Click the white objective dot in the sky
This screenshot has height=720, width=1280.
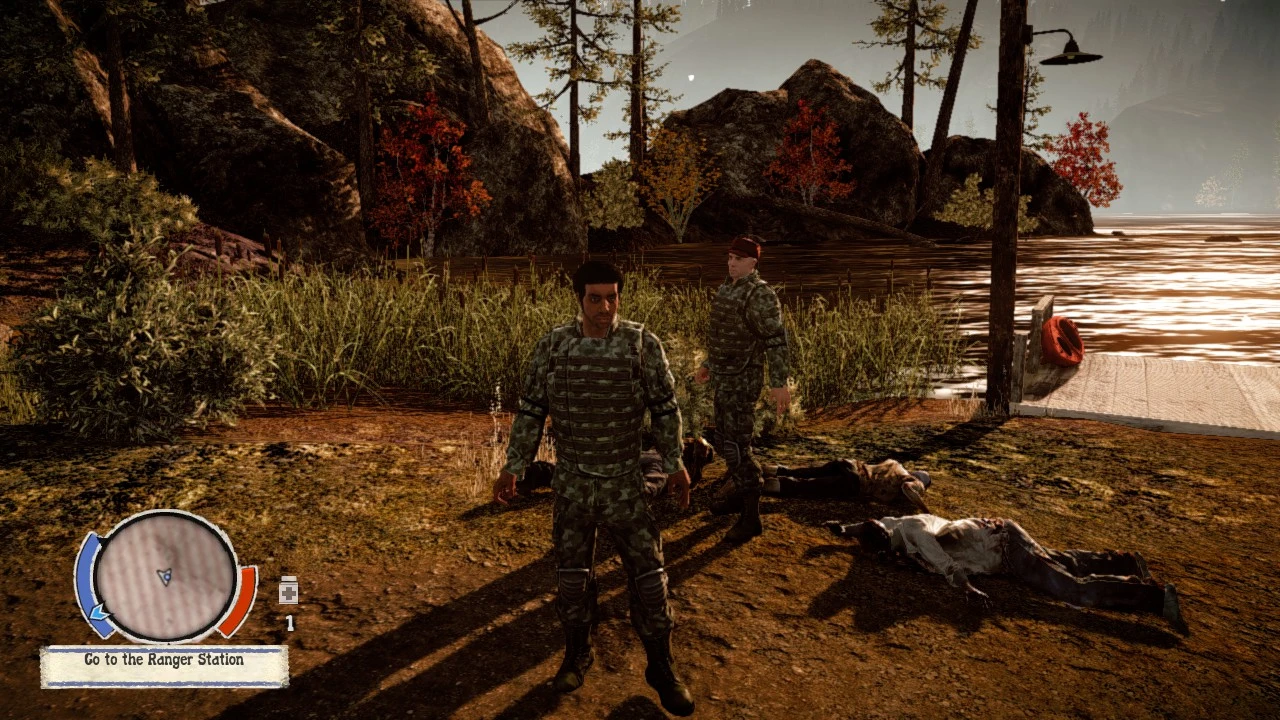coord(690,75)
